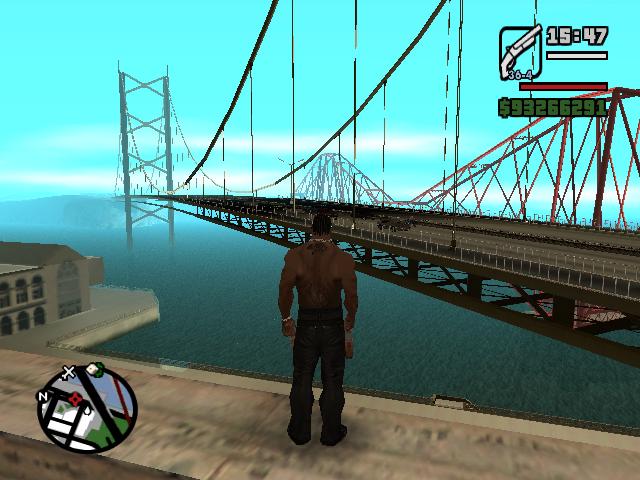This screenshot has height=480, width=640.
Task: Click the white X blip on the radar
Action: (x=69, y=373)
